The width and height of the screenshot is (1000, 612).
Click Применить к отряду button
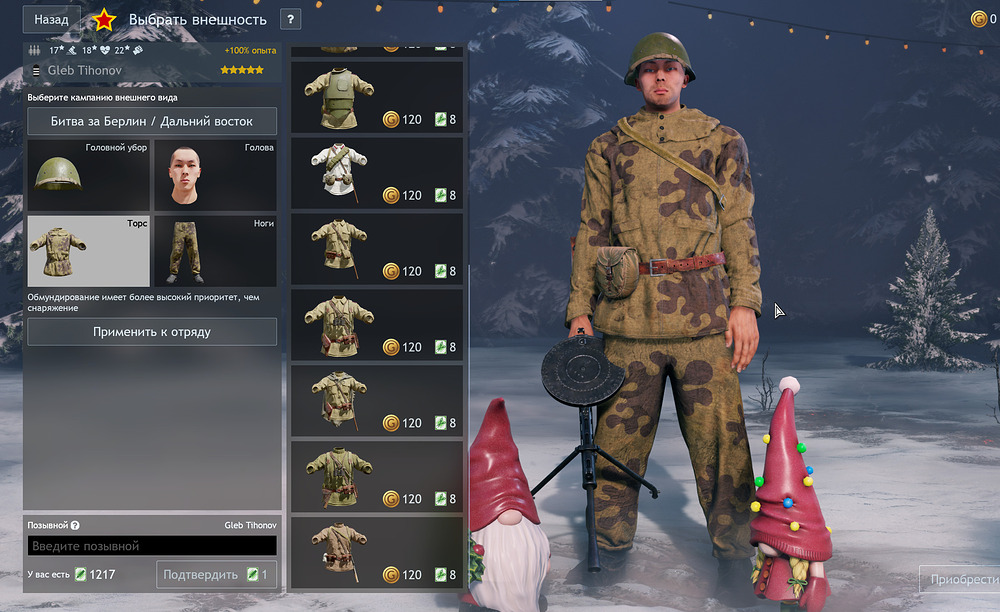click(152, 331)
